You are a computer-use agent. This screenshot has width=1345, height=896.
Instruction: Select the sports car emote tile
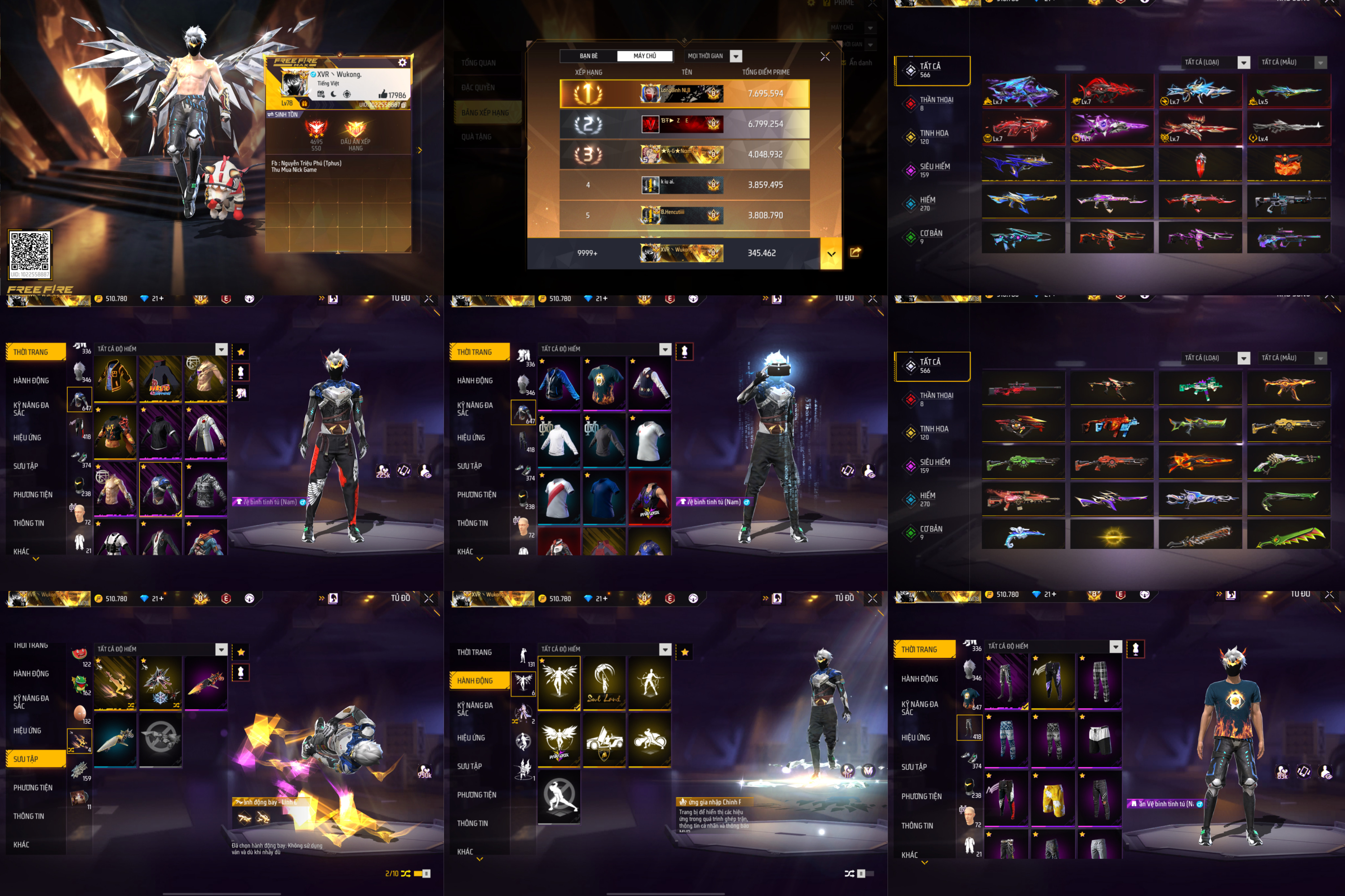(x=604, y=740)
